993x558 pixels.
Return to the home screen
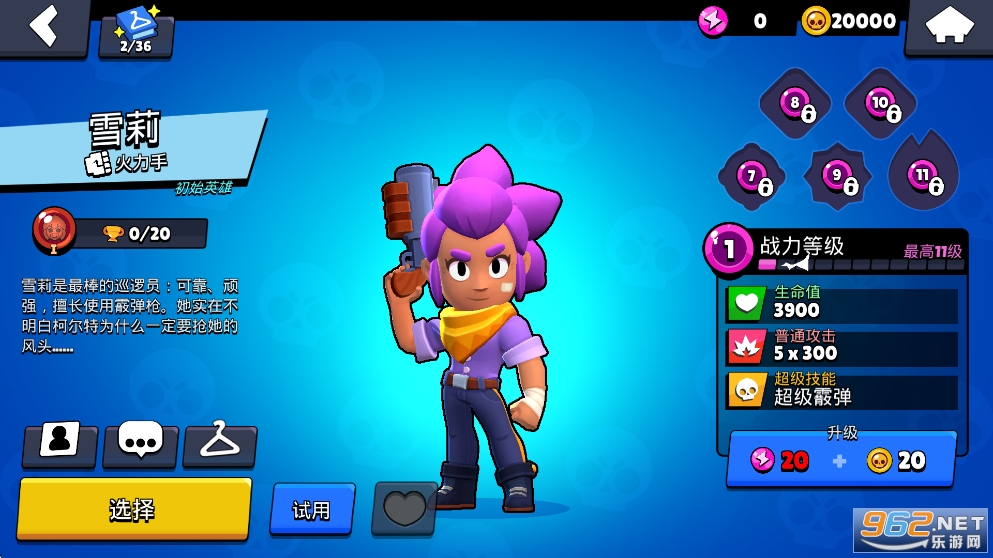click(947, 26)
